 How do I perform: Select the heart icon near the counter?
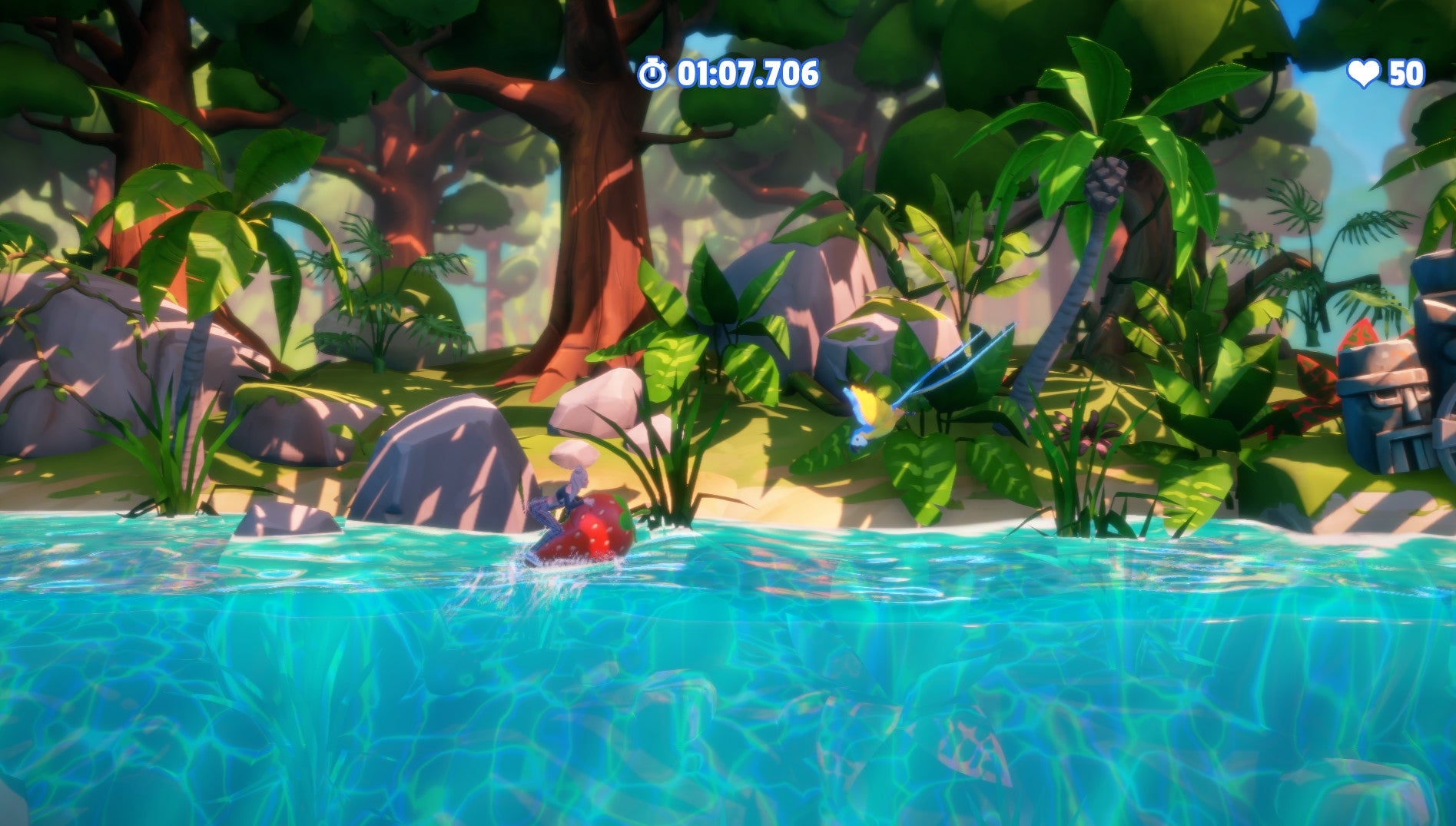click(1364, 74)
